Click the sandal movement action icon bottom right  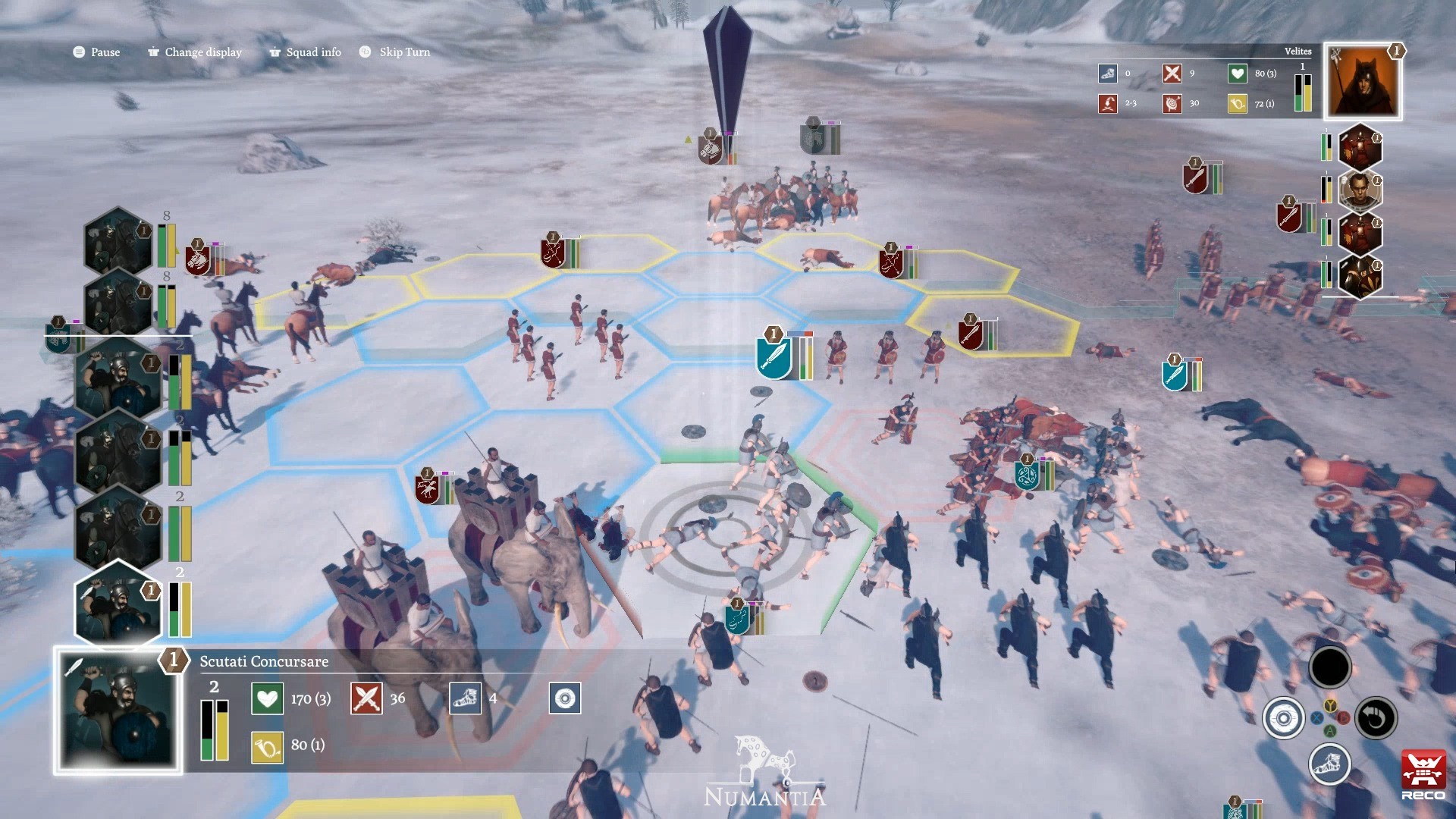pyautogui.click(x=1330, y=766)
